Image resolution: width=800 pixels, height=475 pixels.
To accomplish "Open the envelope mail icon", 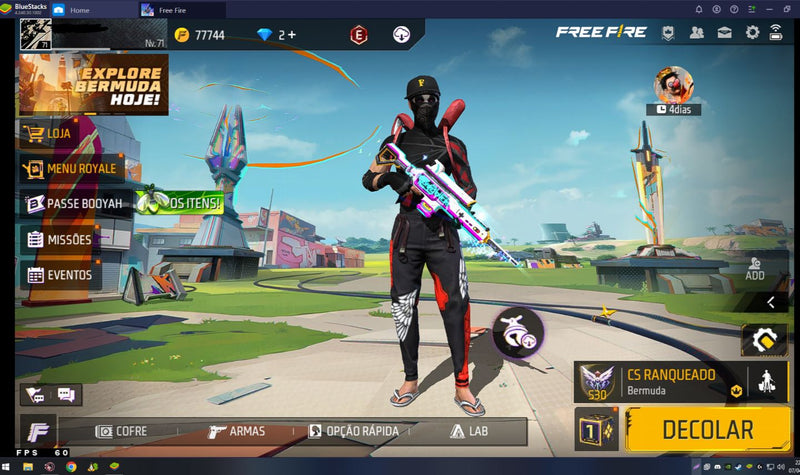I will click(724, 33).
